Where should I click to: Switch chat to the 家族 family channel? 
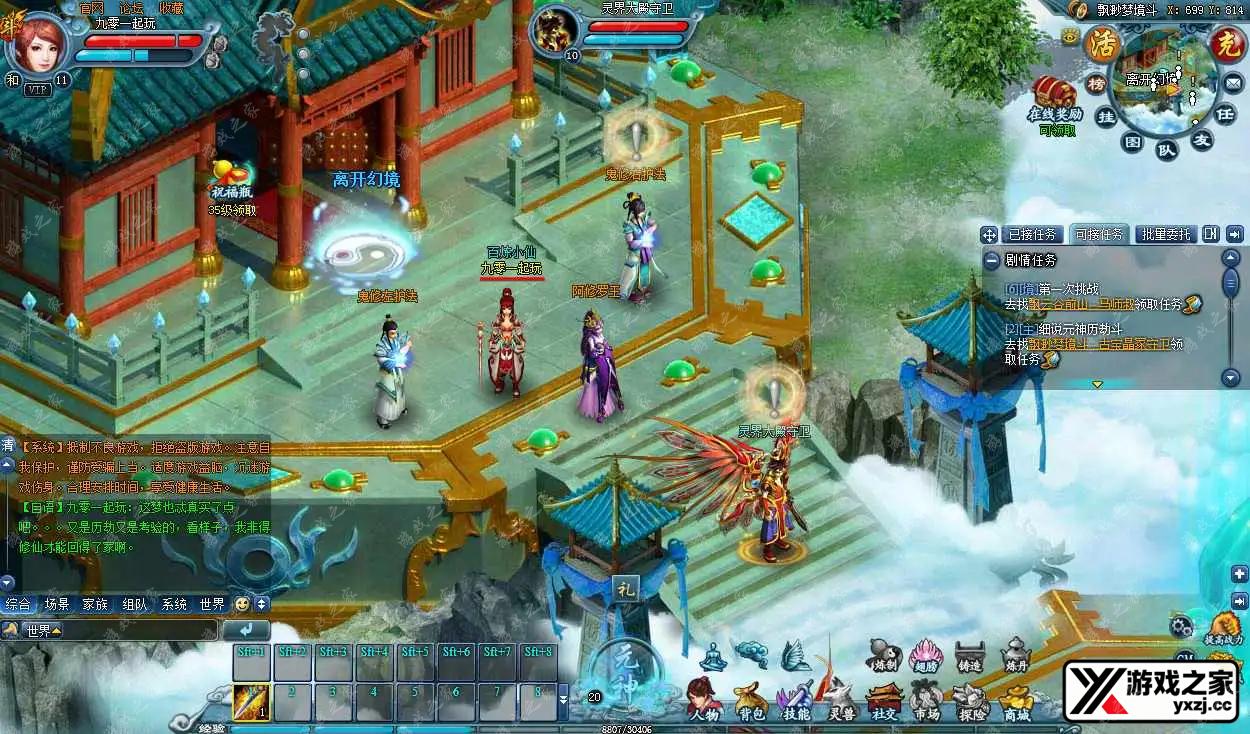point(95,604)
